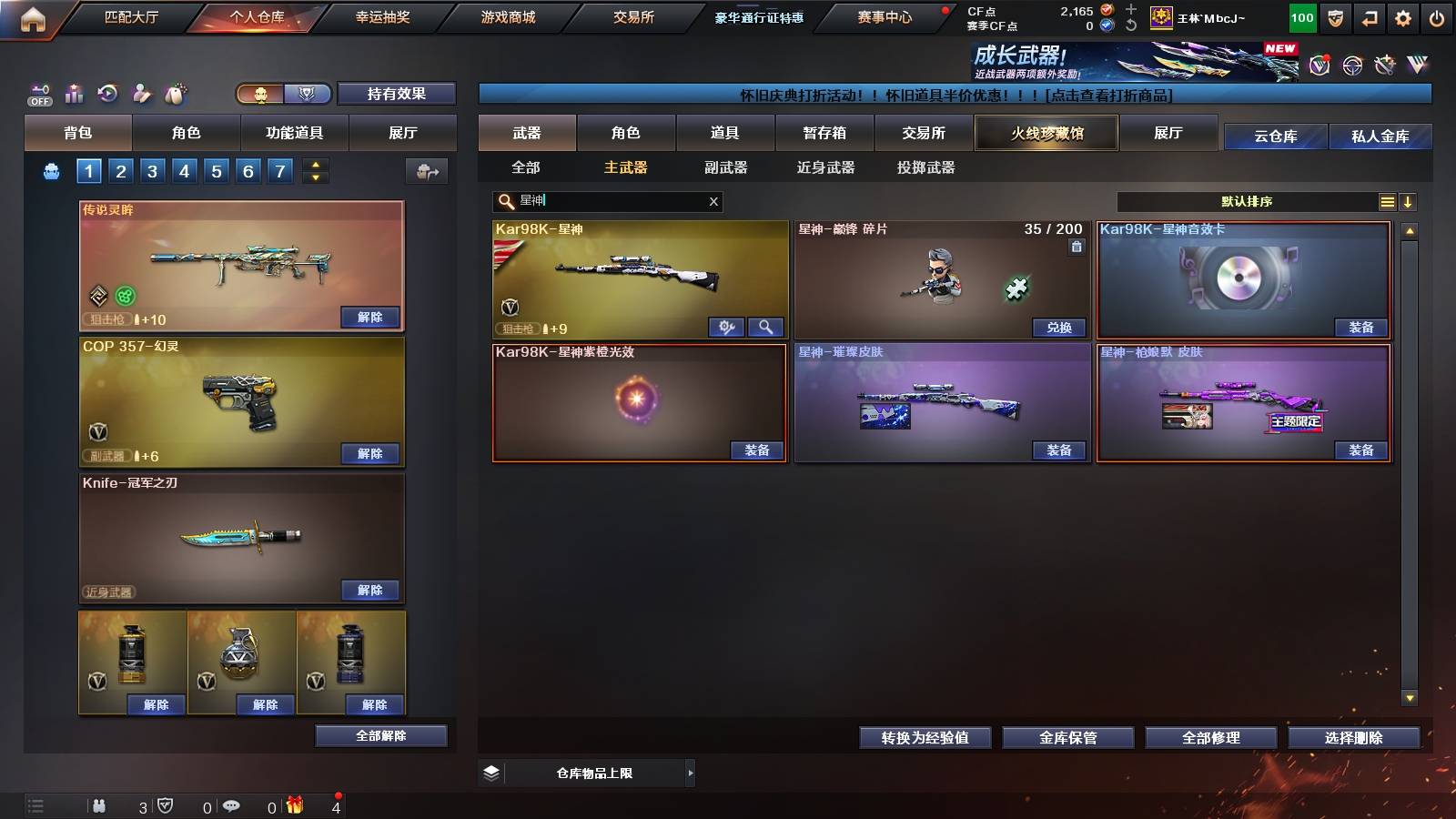
Task: Open magnifier preview on Kar98K-星神 card
Action: [x=763, y=325]
